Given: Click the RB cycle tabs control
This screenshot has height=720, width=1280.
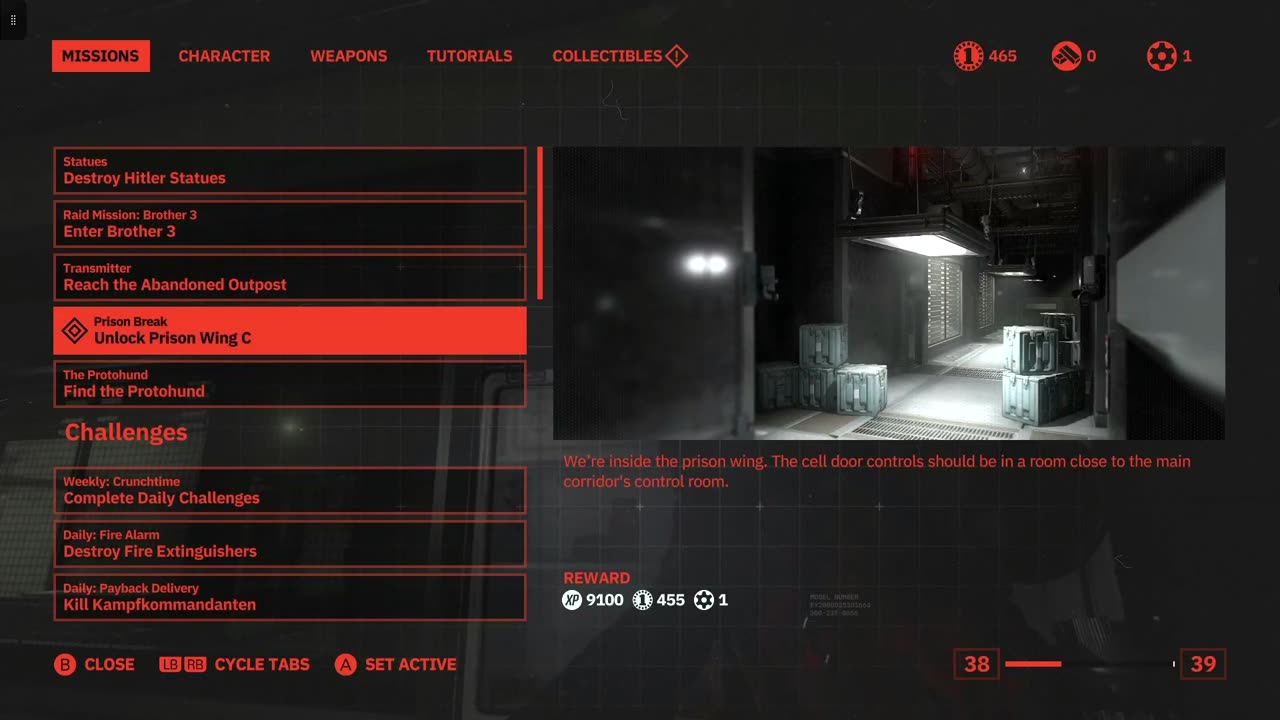Looking at the screenshot, I should coord(192,664).
